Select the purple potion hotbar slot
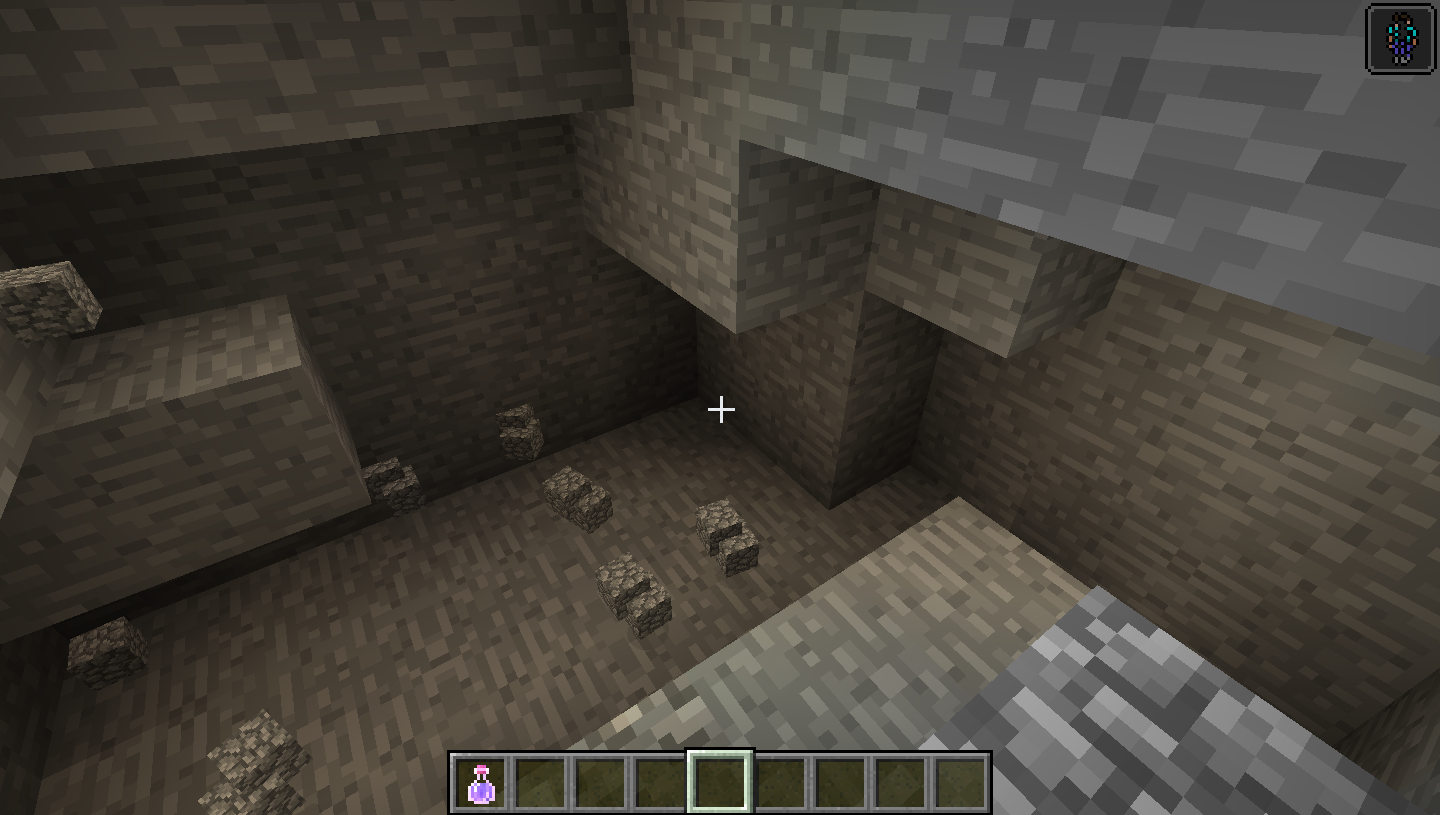The image size is (1440, 815). coord(481,783)
